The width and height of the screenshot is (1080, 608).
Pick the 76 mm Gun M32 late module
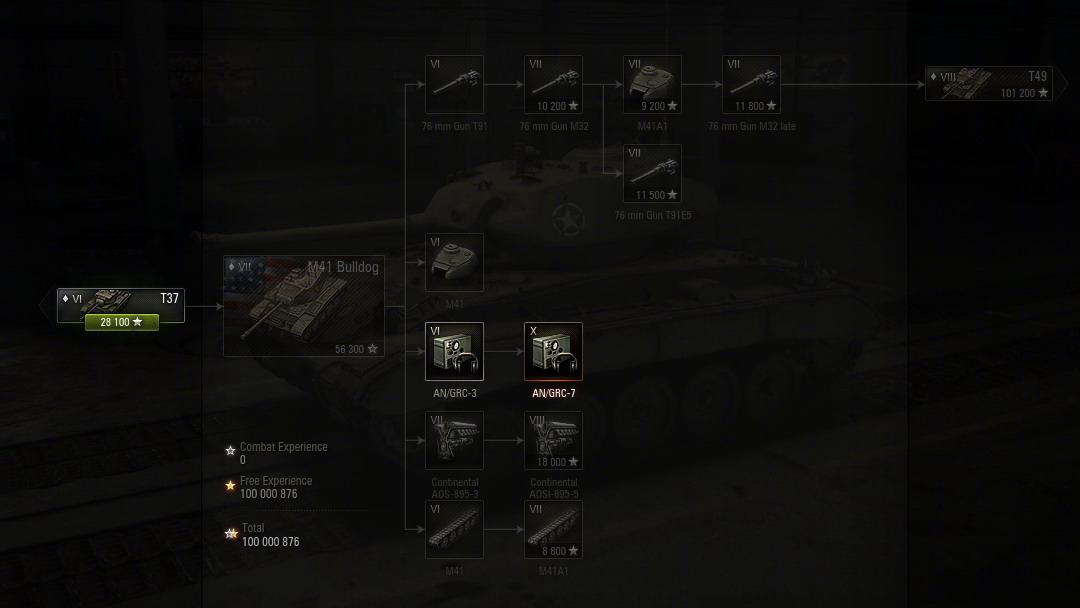click(751, 85)
